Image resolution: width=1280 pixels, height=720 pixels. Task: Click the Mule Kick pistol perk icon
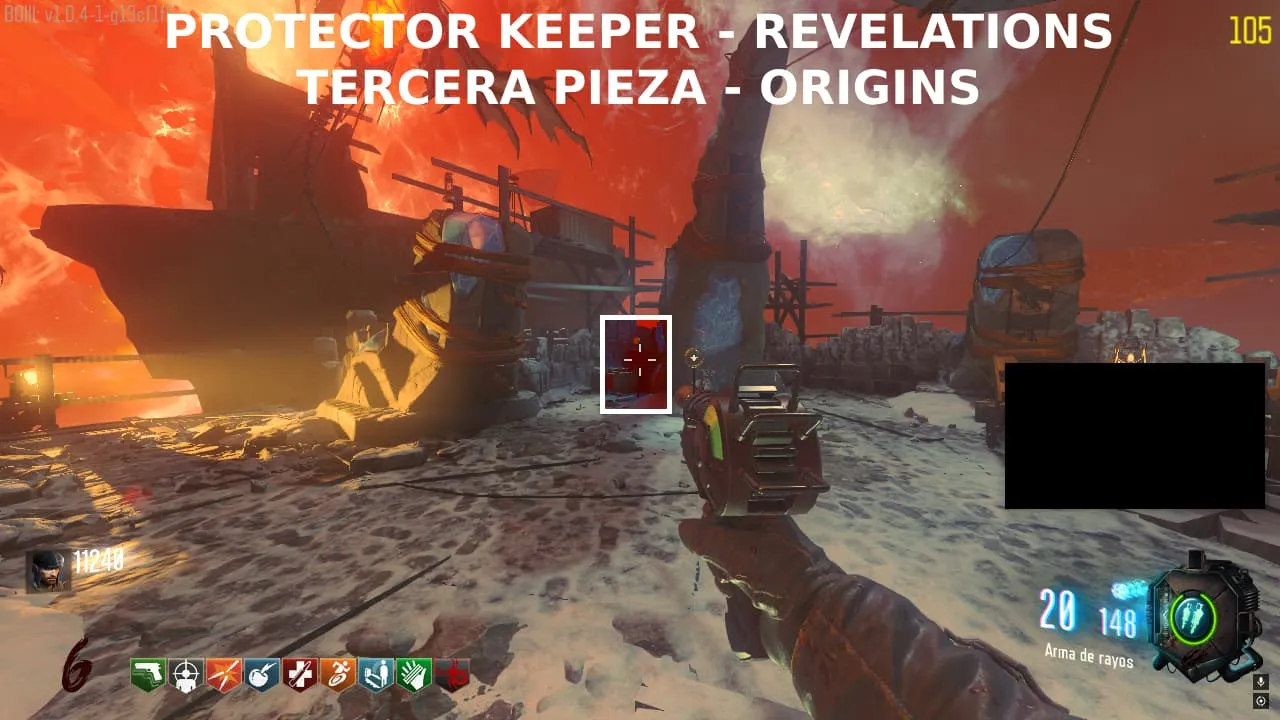point(147,676)
